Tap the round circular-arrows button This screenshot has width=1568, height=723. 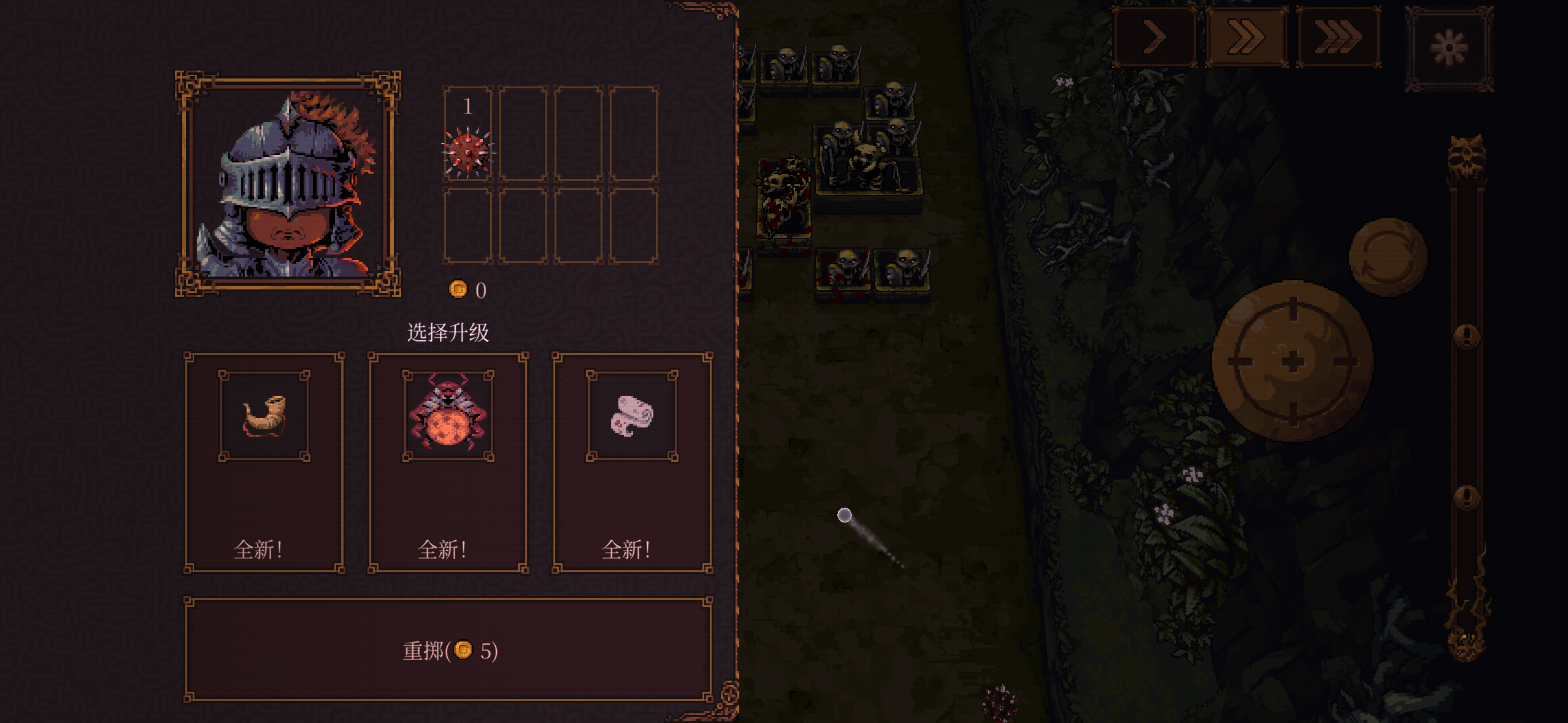(x=1388, y=256)
